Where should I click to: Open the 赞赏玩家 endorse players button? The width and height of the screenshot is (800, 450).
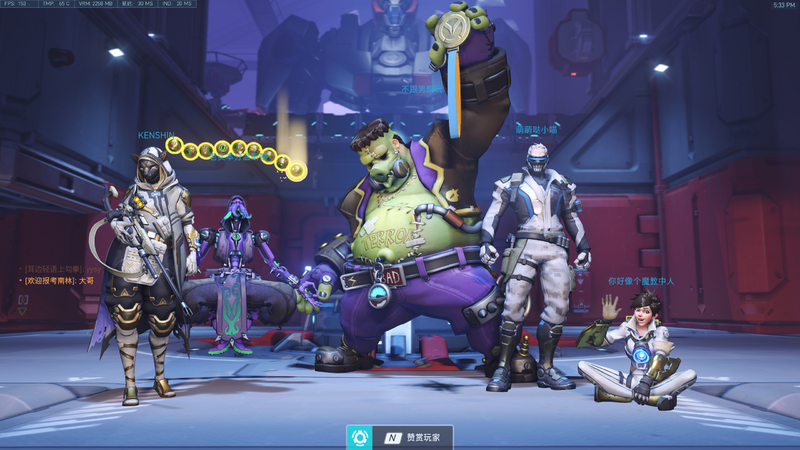click(400, 437)
